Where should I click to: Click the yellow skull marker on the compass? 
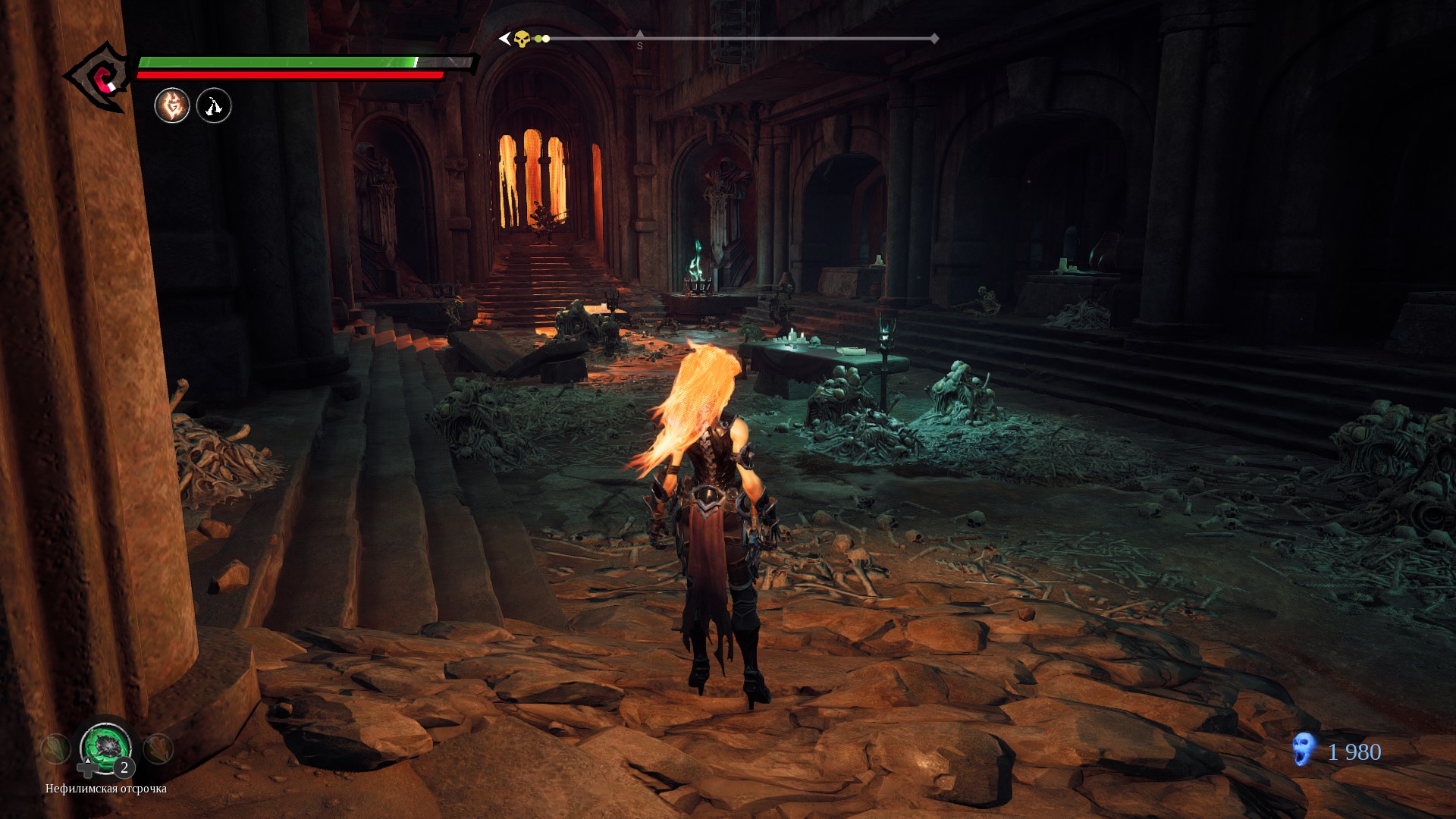522,39
